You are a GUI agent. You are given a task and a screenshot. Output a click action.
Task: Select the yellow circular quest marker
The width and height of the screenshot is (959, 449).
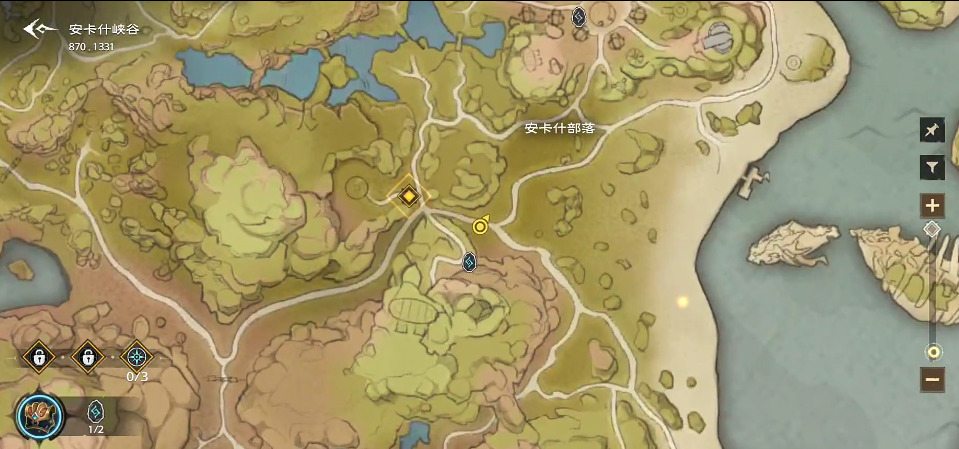[481, 226]
